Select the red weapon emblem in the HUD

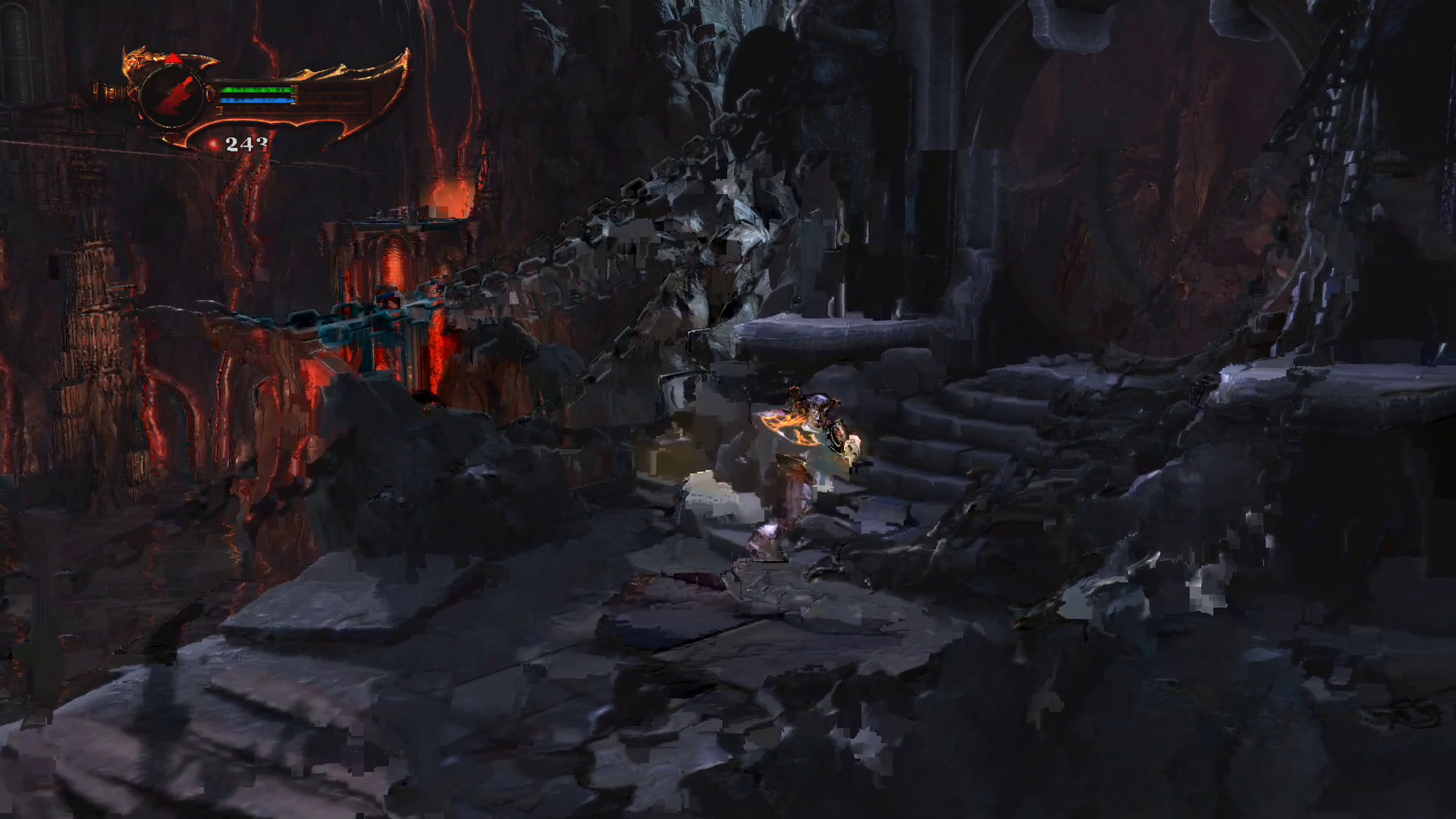click(x=172, y=96)
